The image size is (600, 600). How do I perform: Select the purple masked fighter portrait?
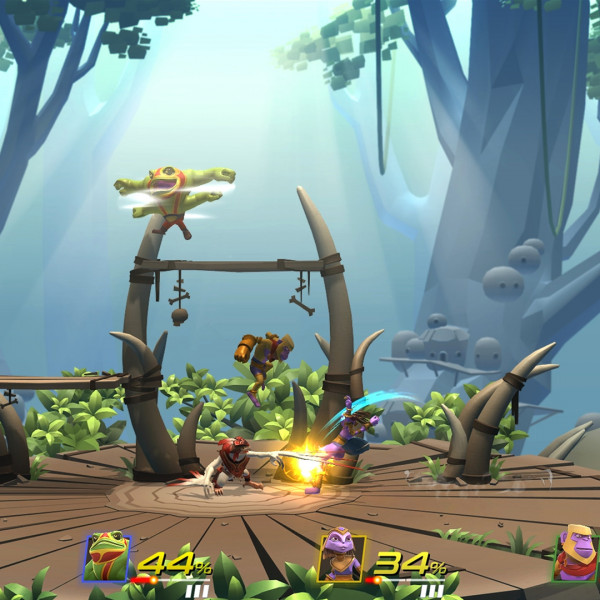342,558
